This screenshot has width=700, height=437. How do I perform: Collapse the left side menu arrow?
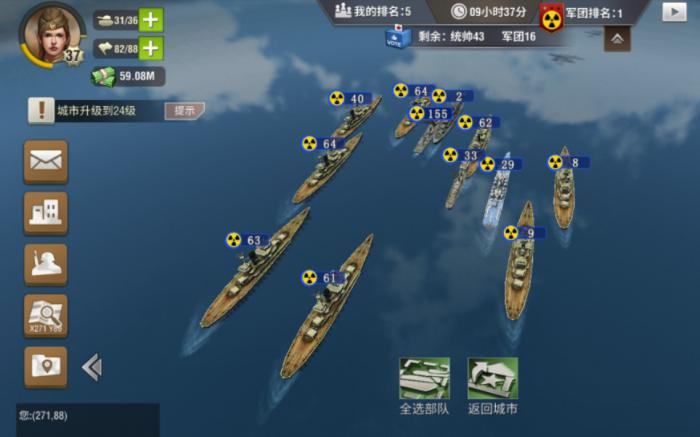(x=92, y=367)
